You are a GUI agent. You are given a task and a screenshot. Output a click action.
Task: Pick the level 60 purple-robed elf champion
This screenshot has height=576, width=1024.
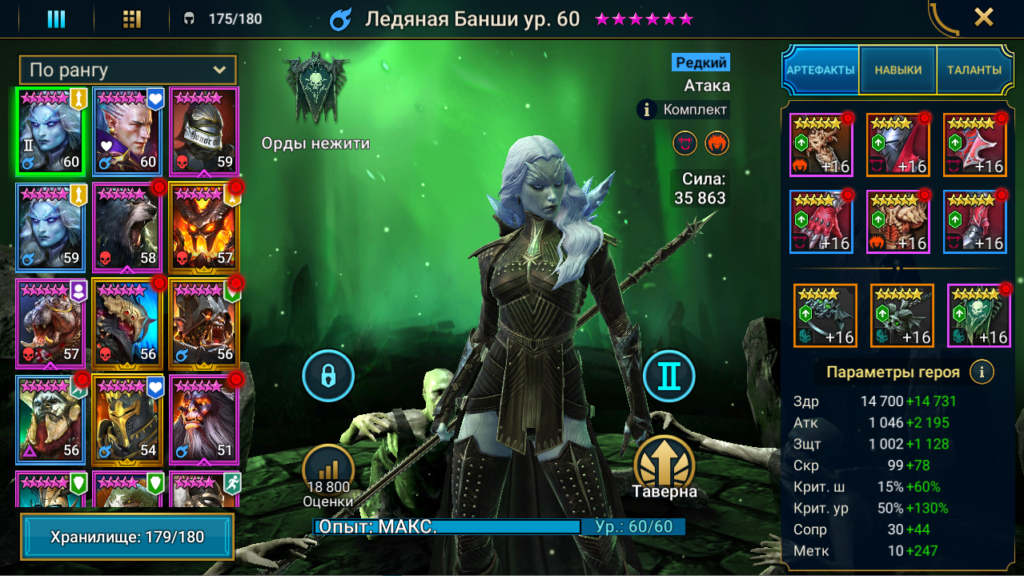(127, 131)
